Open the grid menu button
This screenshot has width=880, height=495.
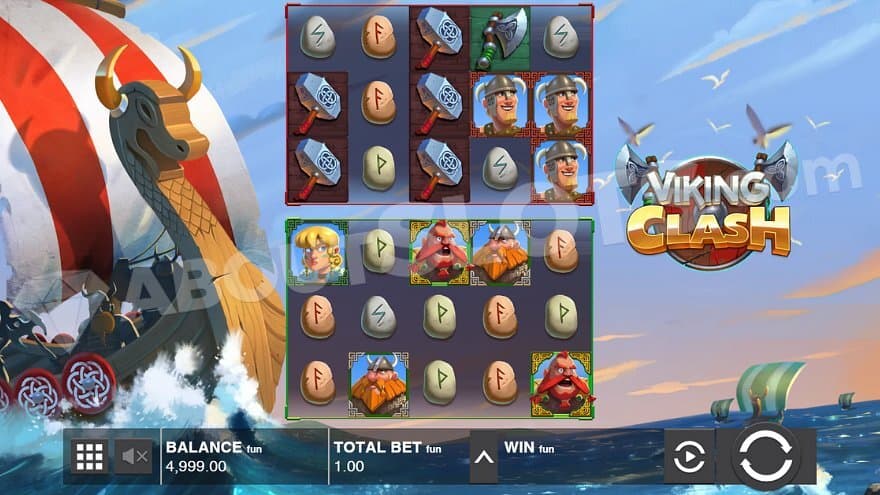click(90, 457)
